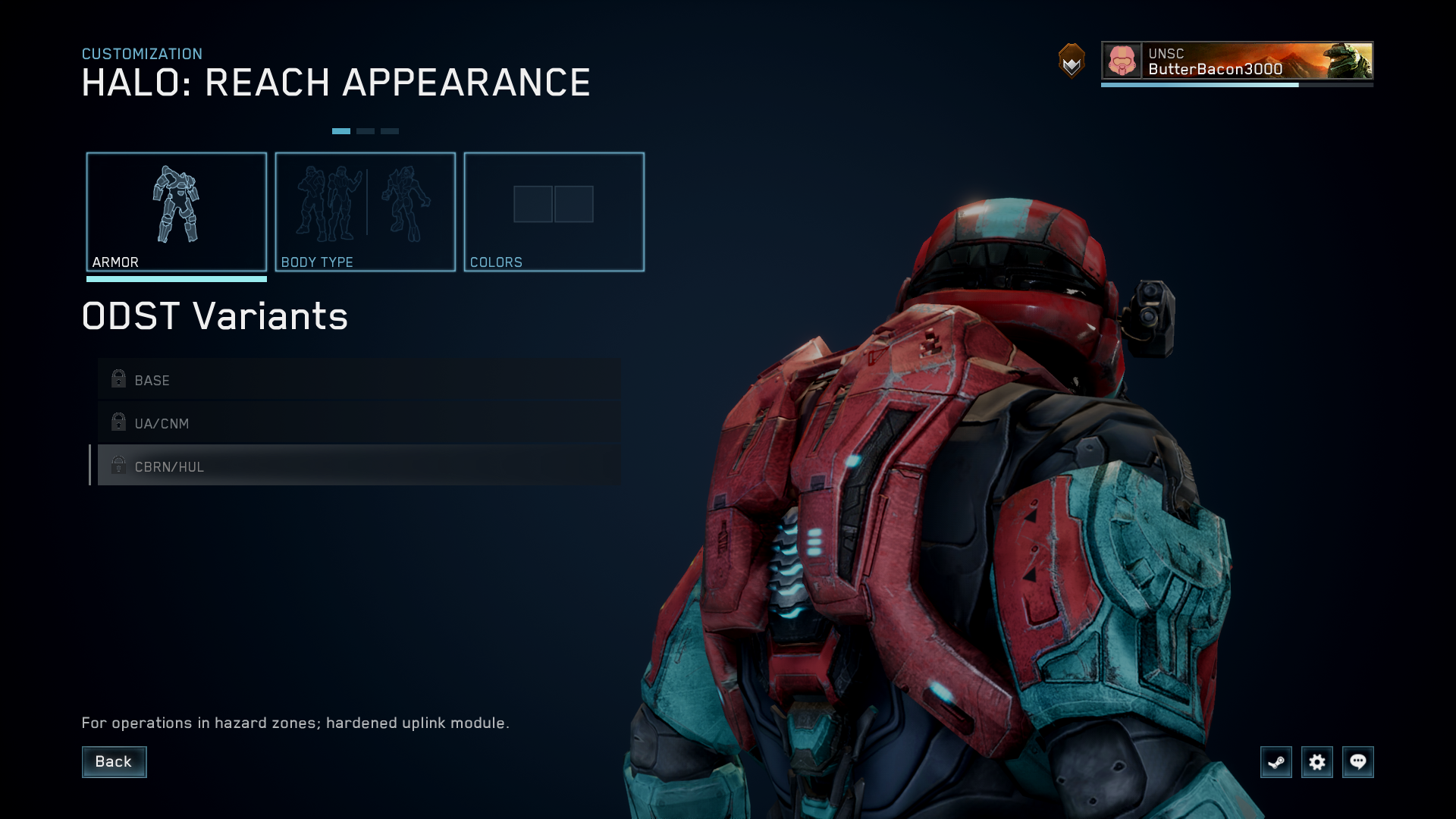Click the body silhouettes icon on the Body Type card
The width and height of the screenshot is (1456, 819).
click(x=365, y=205)
